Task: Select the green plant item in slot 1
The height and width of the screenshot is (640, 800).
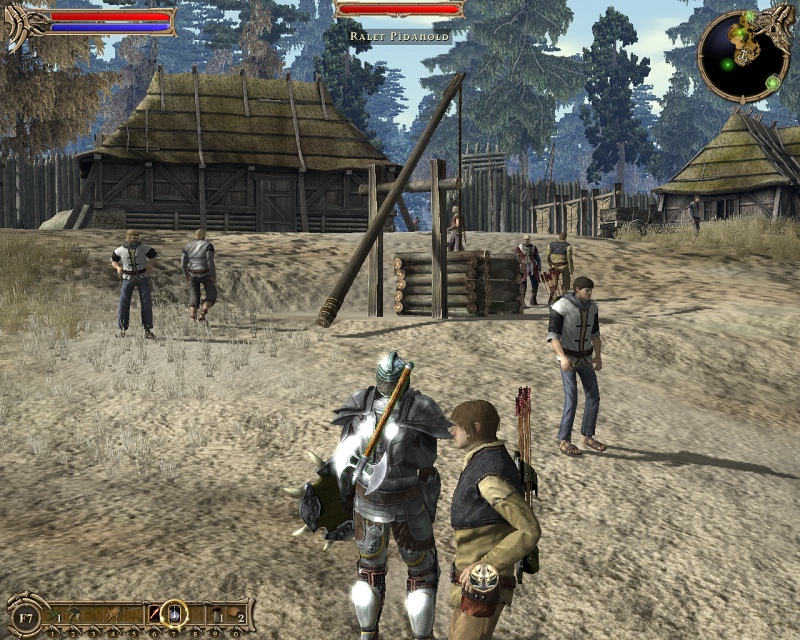Action: pos(52,612)
